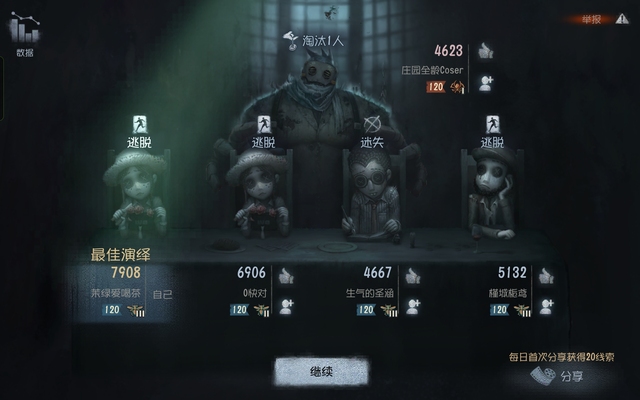Report a player with 举报 button

594,19
